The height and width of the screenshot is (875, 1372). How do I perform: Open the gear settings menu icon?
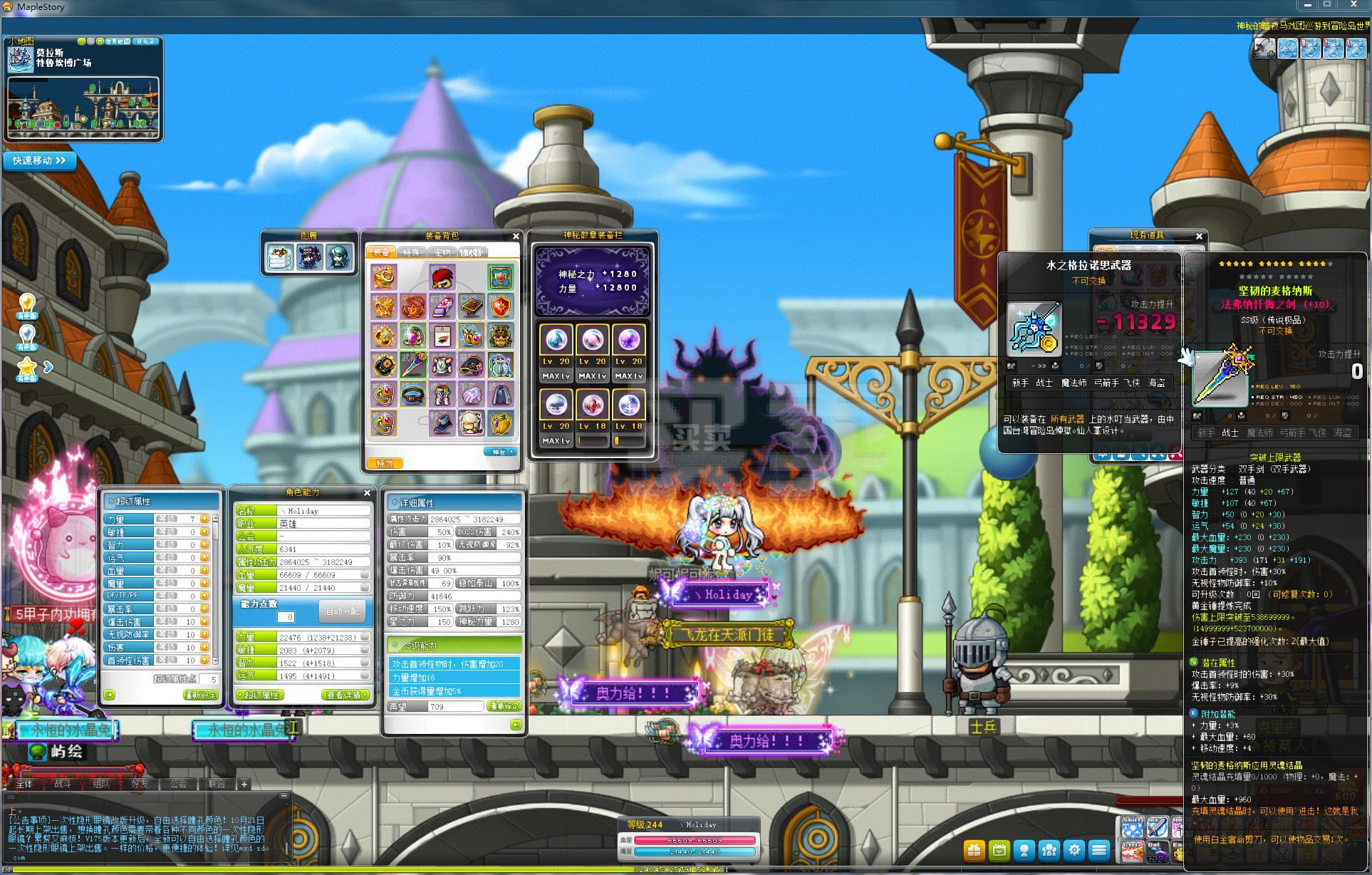coord(1074,849)
